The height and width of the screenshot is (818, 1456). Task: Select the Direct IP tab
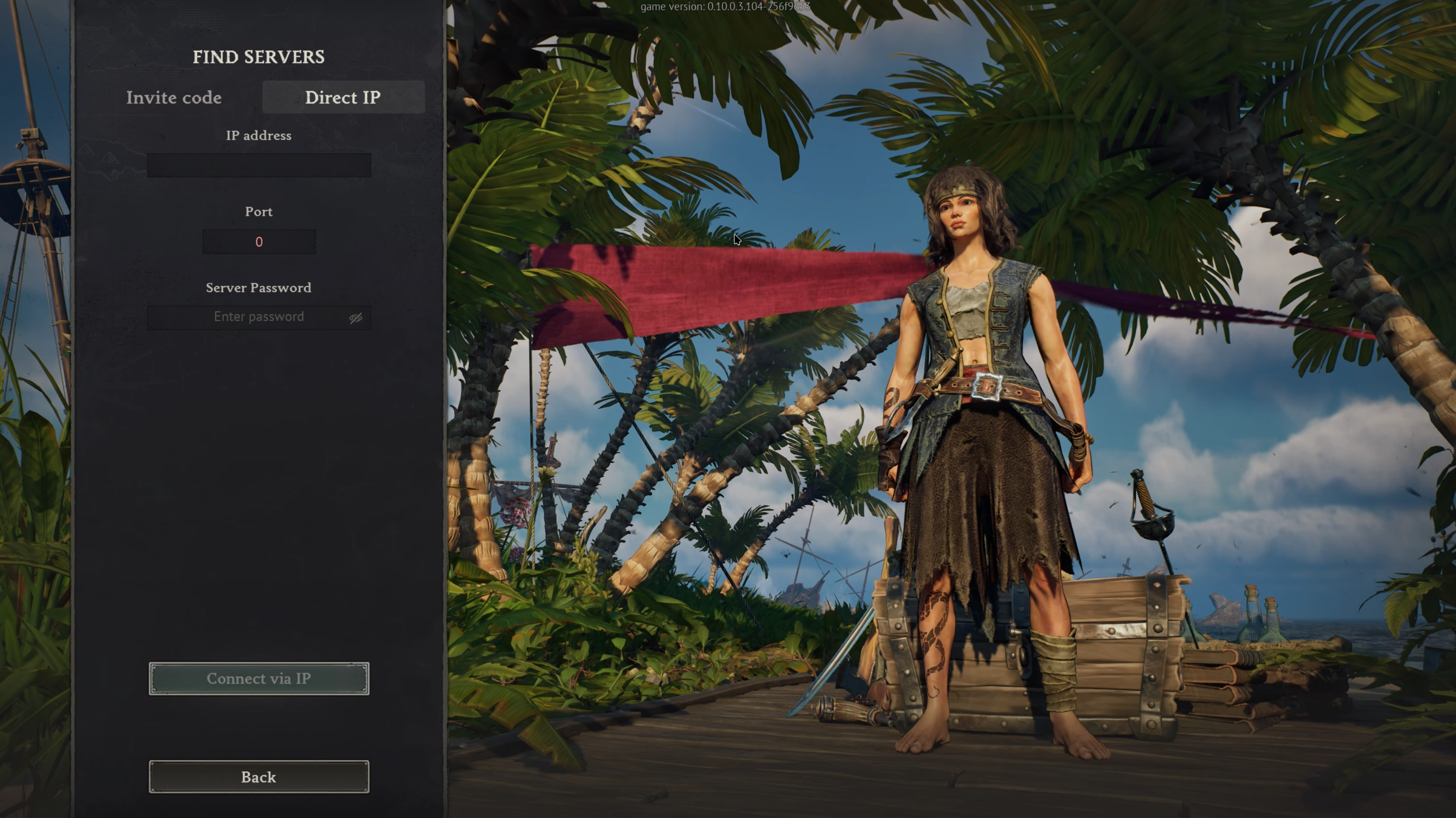[x=343, y=98]
